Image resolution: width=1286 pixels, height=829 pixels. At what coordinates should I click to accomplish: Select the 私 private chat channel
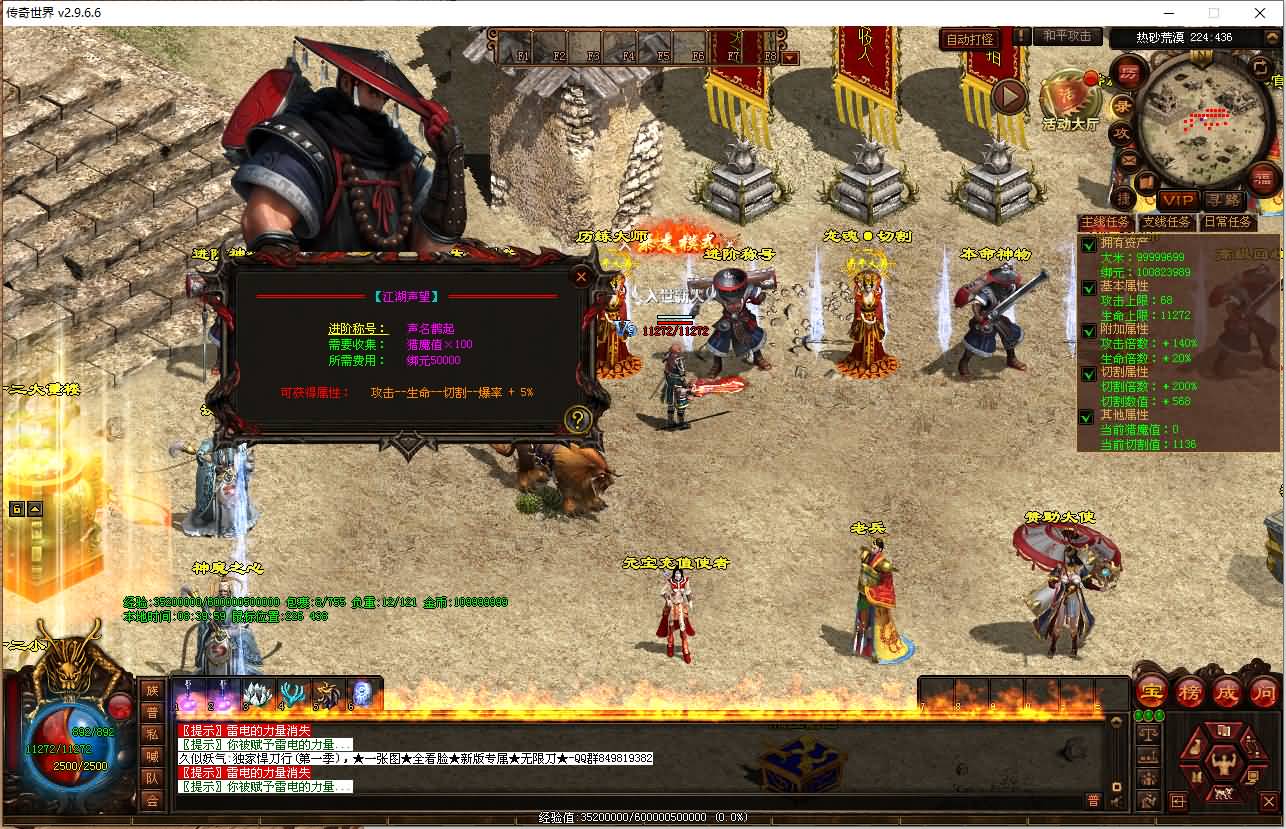[152, 734]
